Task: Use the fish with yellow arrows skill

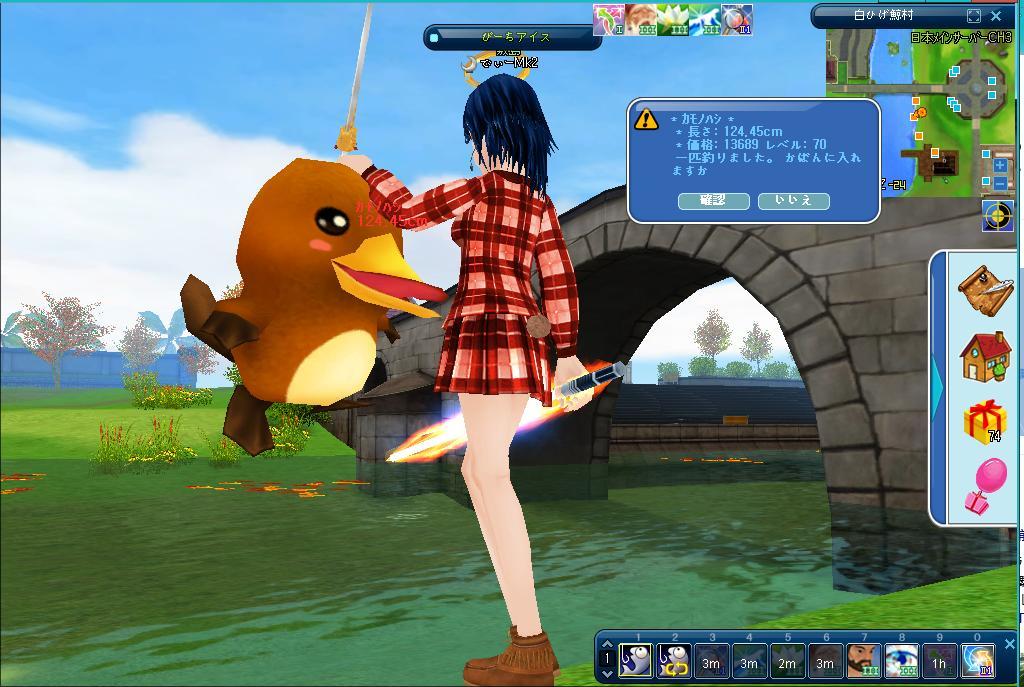Action: click(673, 661)
